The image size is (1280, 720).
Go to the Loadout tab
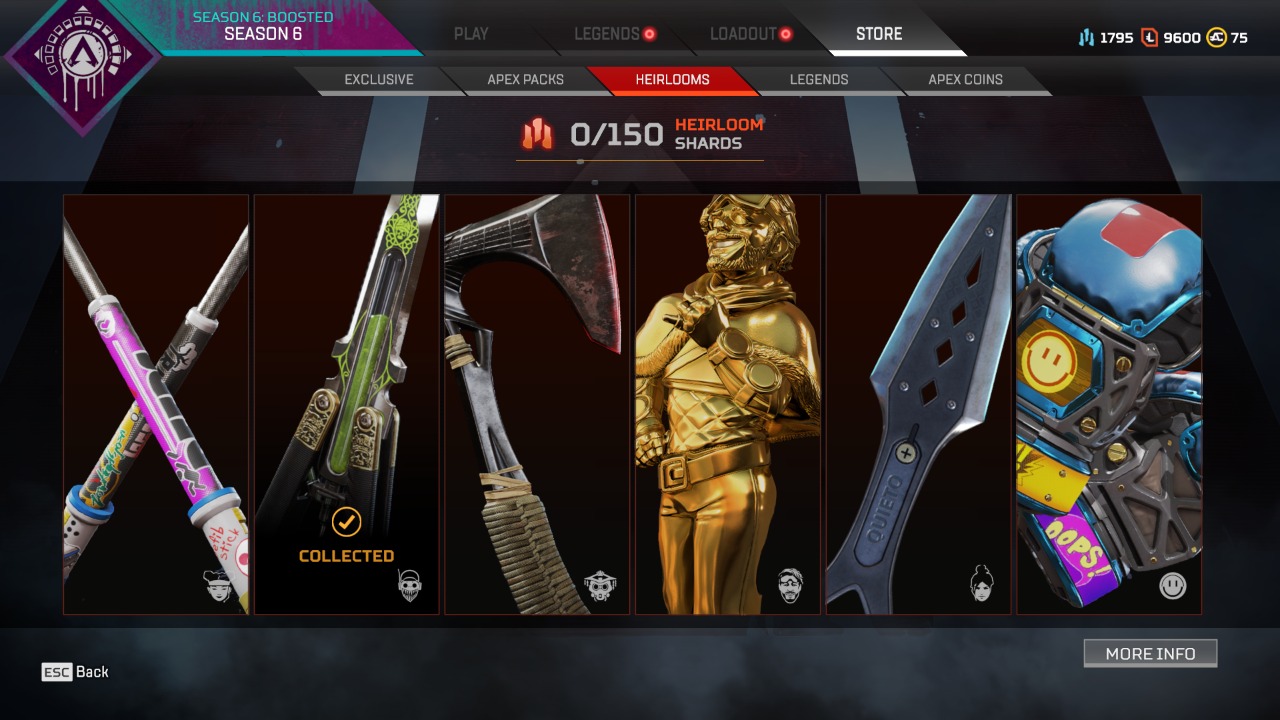coord(743,34)
